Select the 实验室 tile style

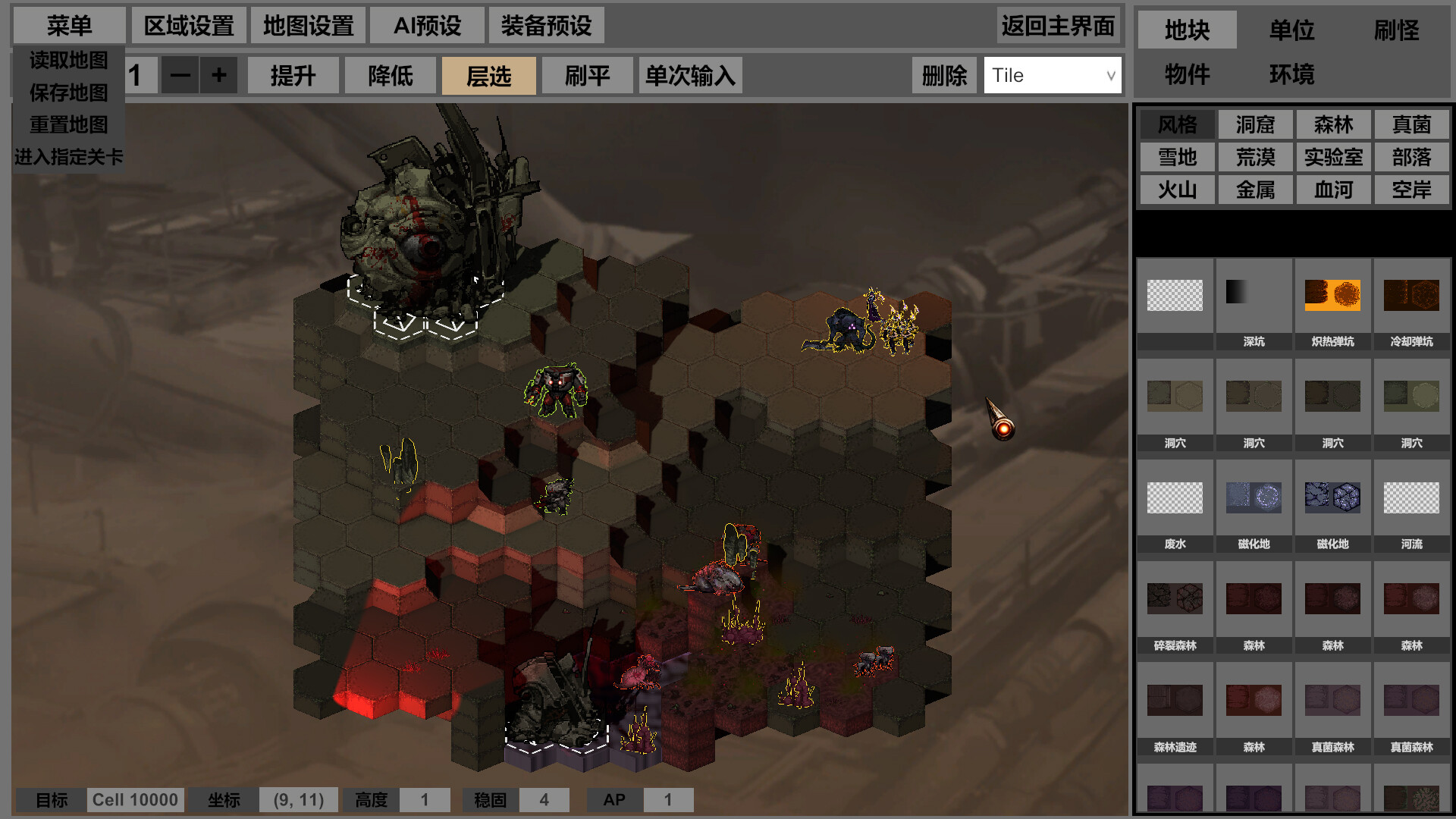click(x=1333, y=157)
